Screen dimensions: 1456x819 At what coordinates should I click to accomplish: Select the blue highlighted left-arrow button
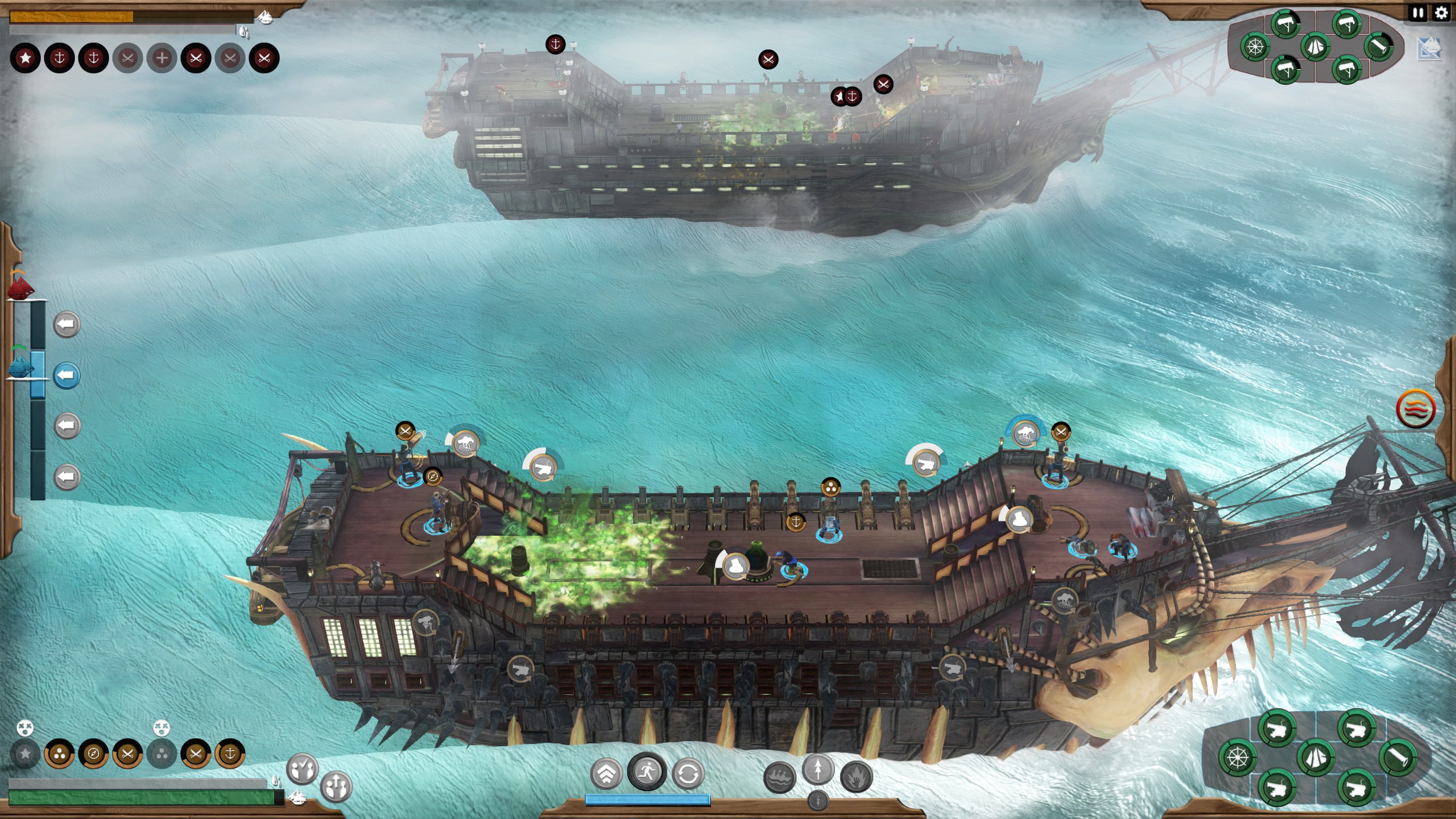coord(67,375)
